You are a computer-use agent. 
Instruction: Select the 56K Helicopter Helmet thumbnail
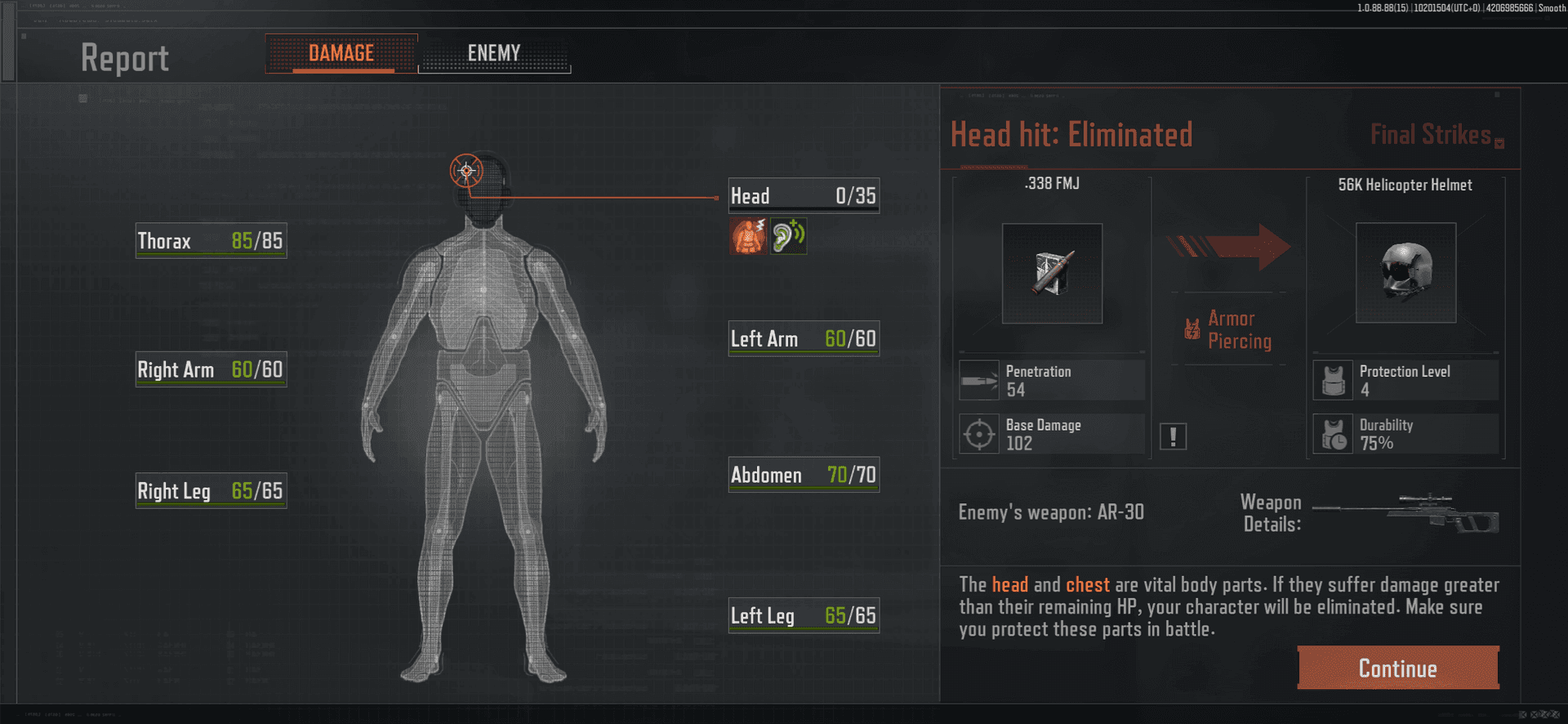click(x=1405, y=273)
